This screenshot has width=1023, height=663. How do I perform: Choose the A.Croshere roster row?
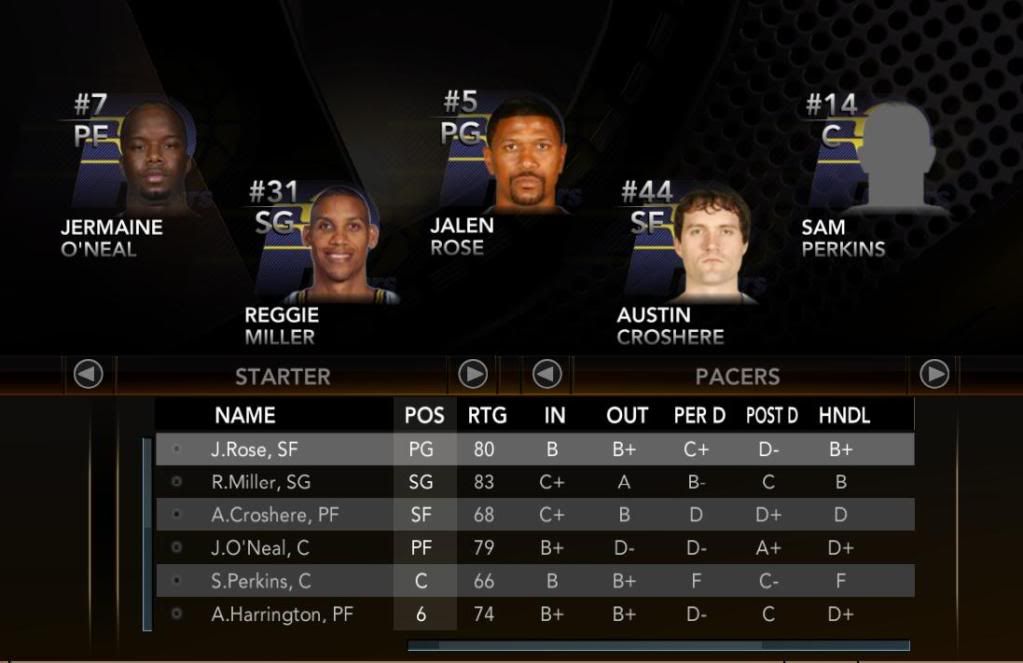coord(534,515)
